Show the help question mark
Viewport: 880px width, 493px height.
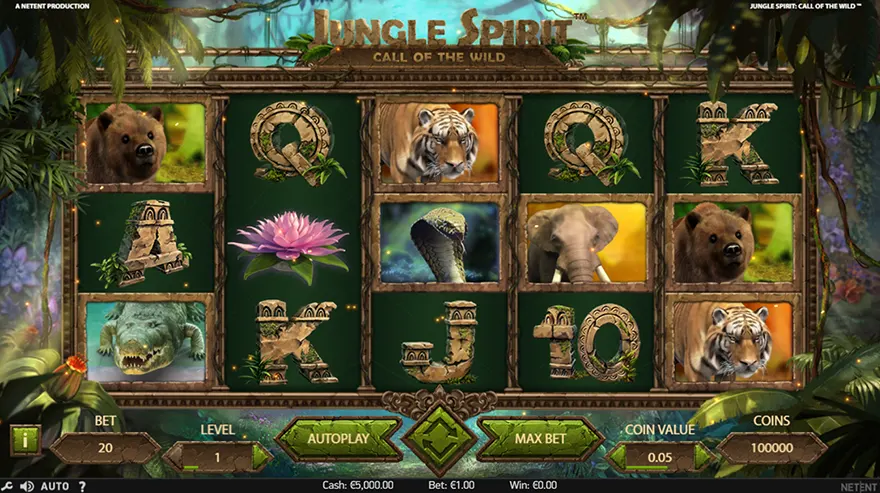[x=83, y=486]
